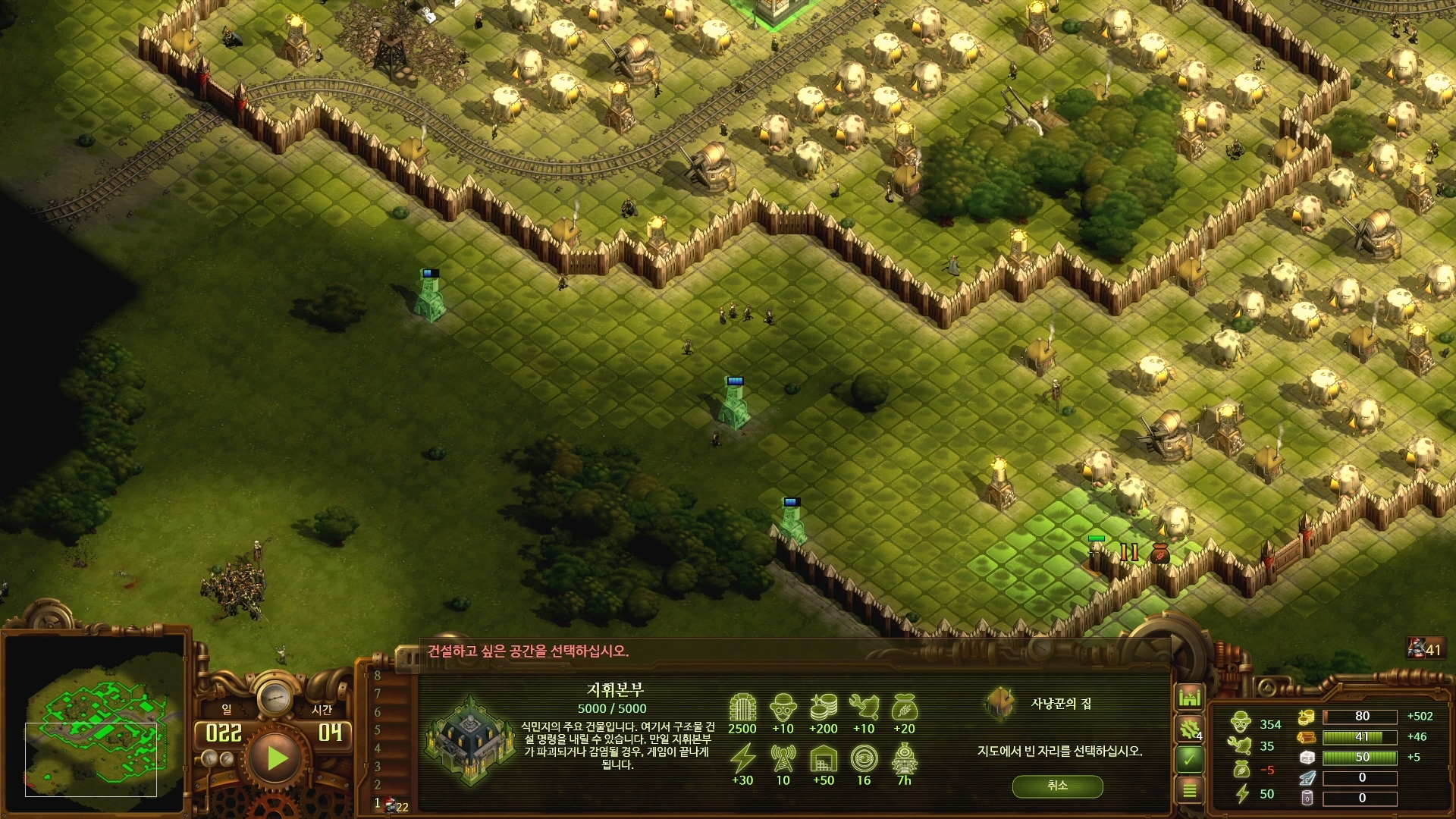The width and height of the screenshot is (1456, 819).
Task: Resume the game with the green play button
Action: click(x=276, y=758)
